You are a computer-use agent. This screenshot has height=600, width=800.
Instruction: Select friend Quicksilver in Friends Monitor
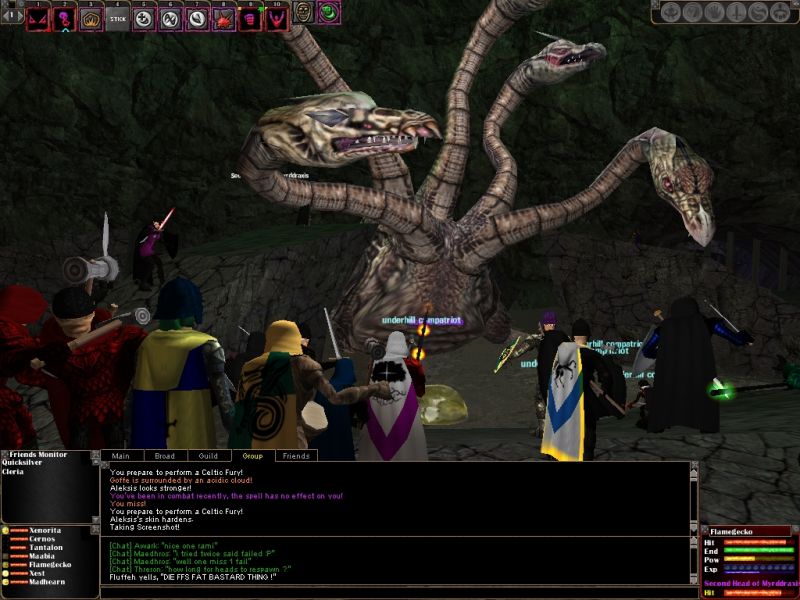[x=26, y=463]
